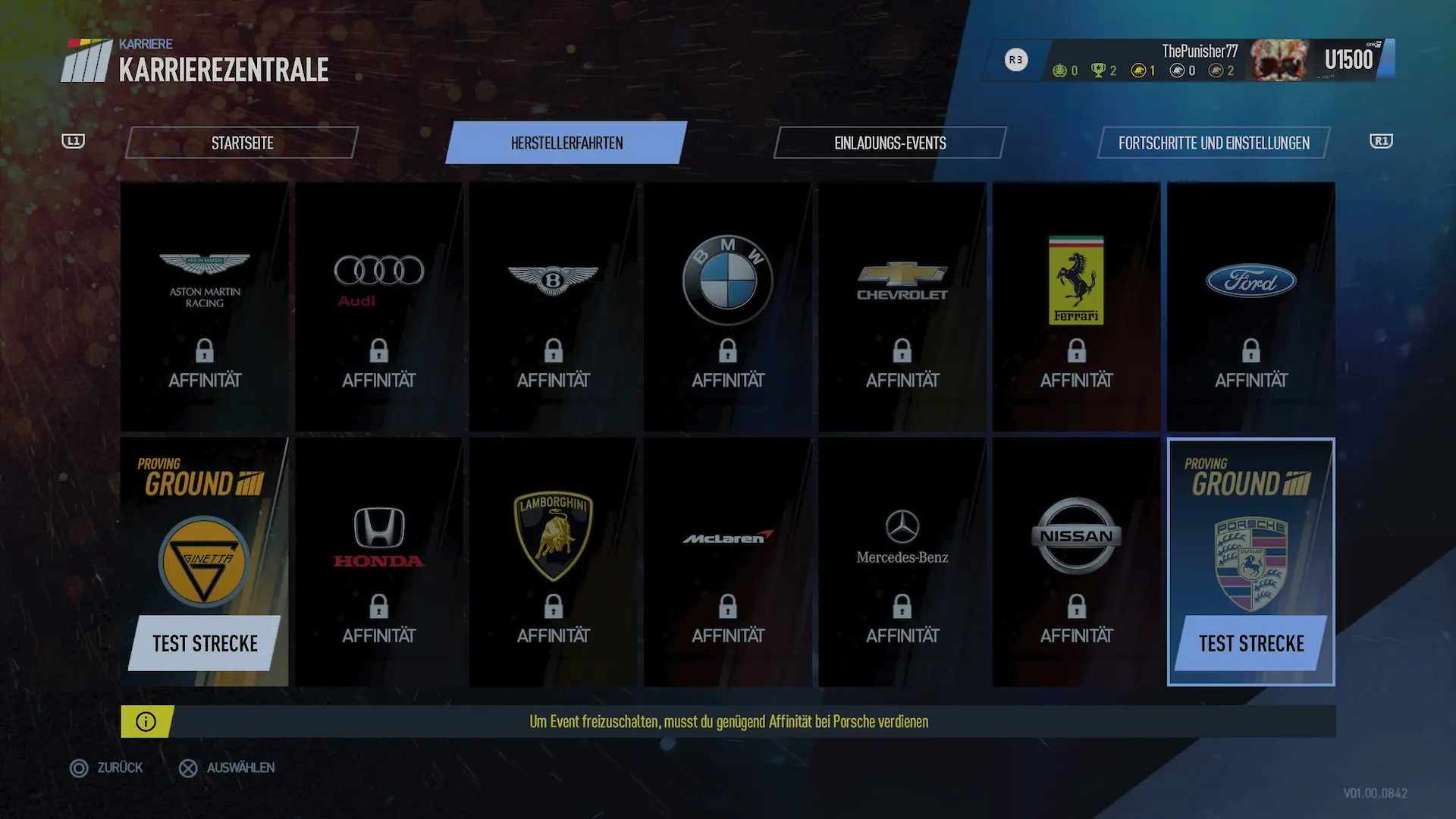Switch to the Startseite tab

tap(242, 143)
